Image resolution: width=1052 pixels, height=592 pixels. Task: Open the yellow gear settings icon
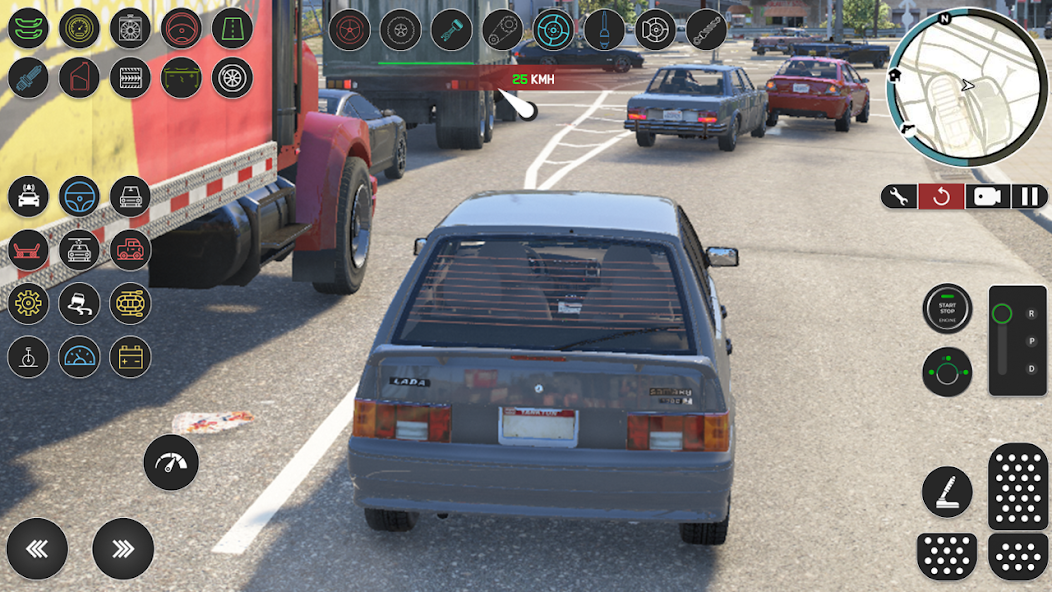coord(28,303)
